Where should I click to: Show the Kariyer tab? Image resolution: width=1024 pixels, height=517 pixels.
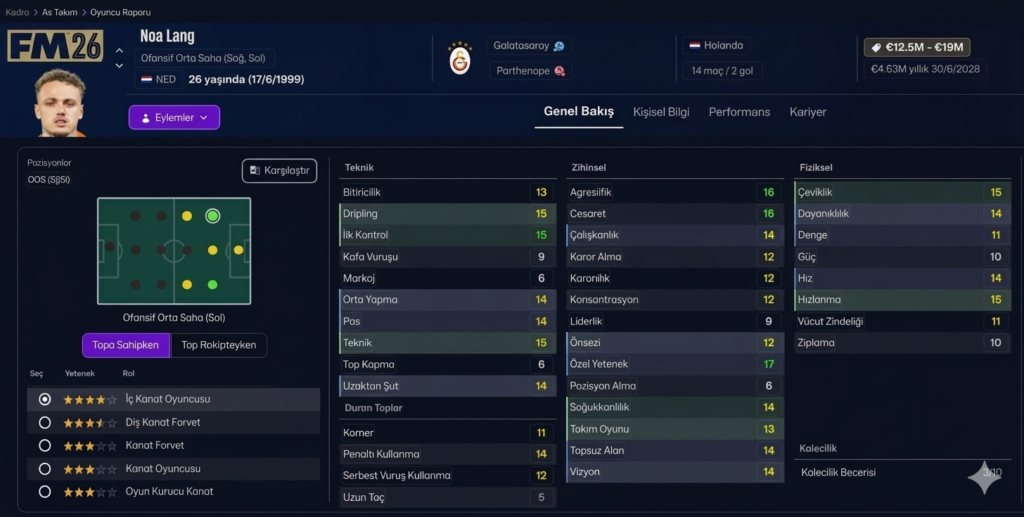click(x=807, y=112)
